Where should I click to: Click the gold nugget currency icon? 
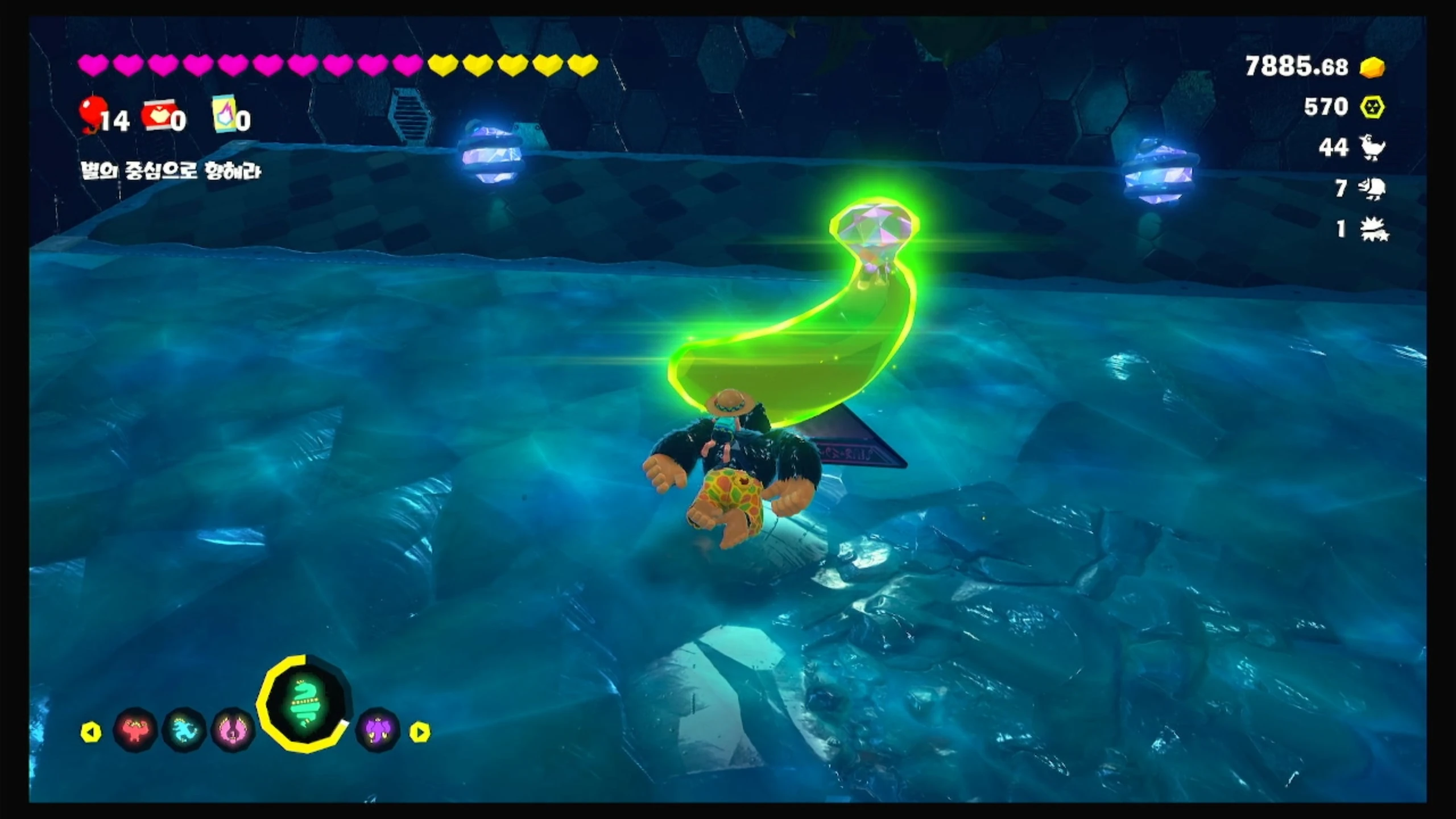click(1372, 67)
